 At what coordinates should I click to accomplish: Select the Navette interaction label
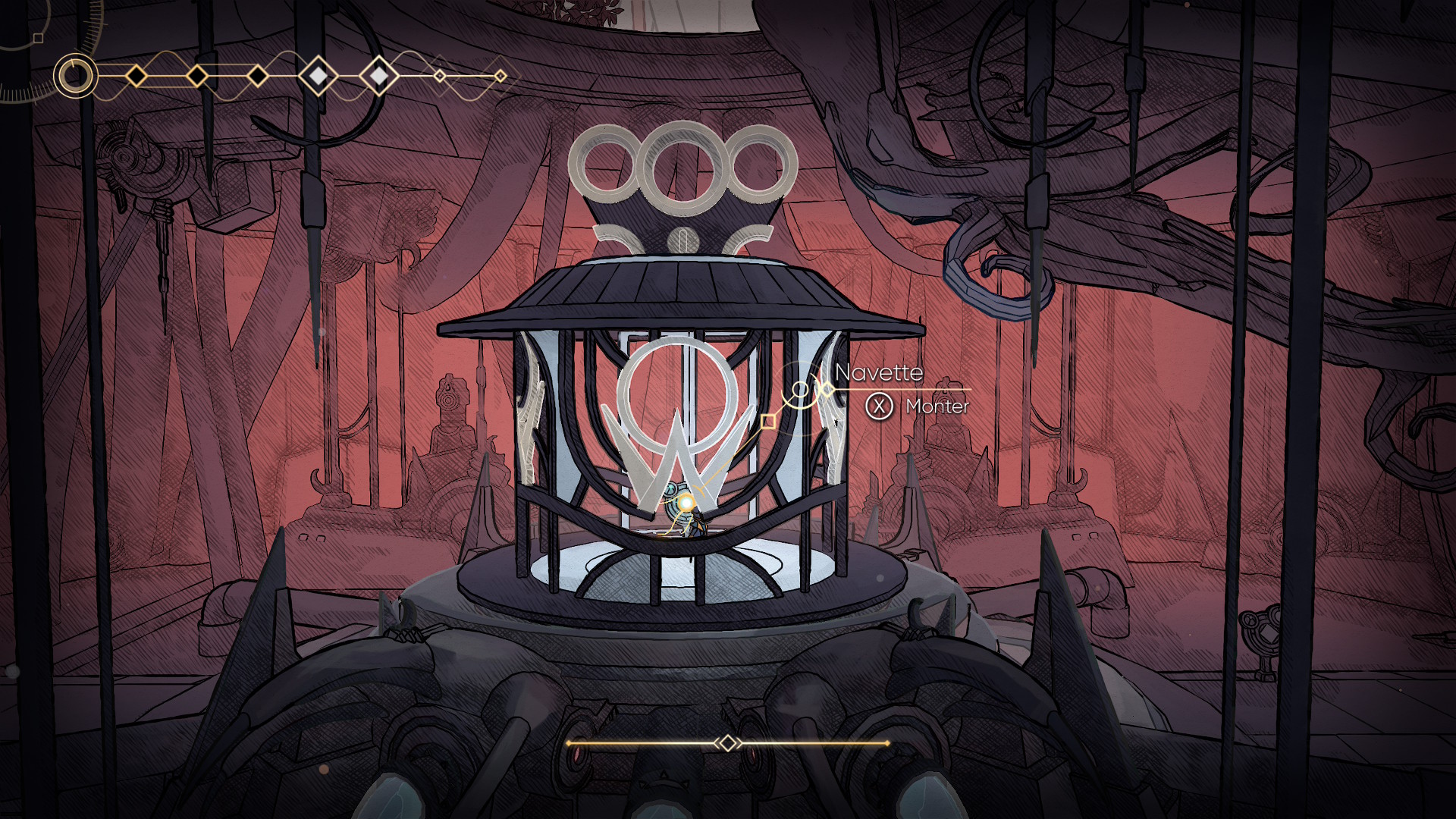pos(878,372)
